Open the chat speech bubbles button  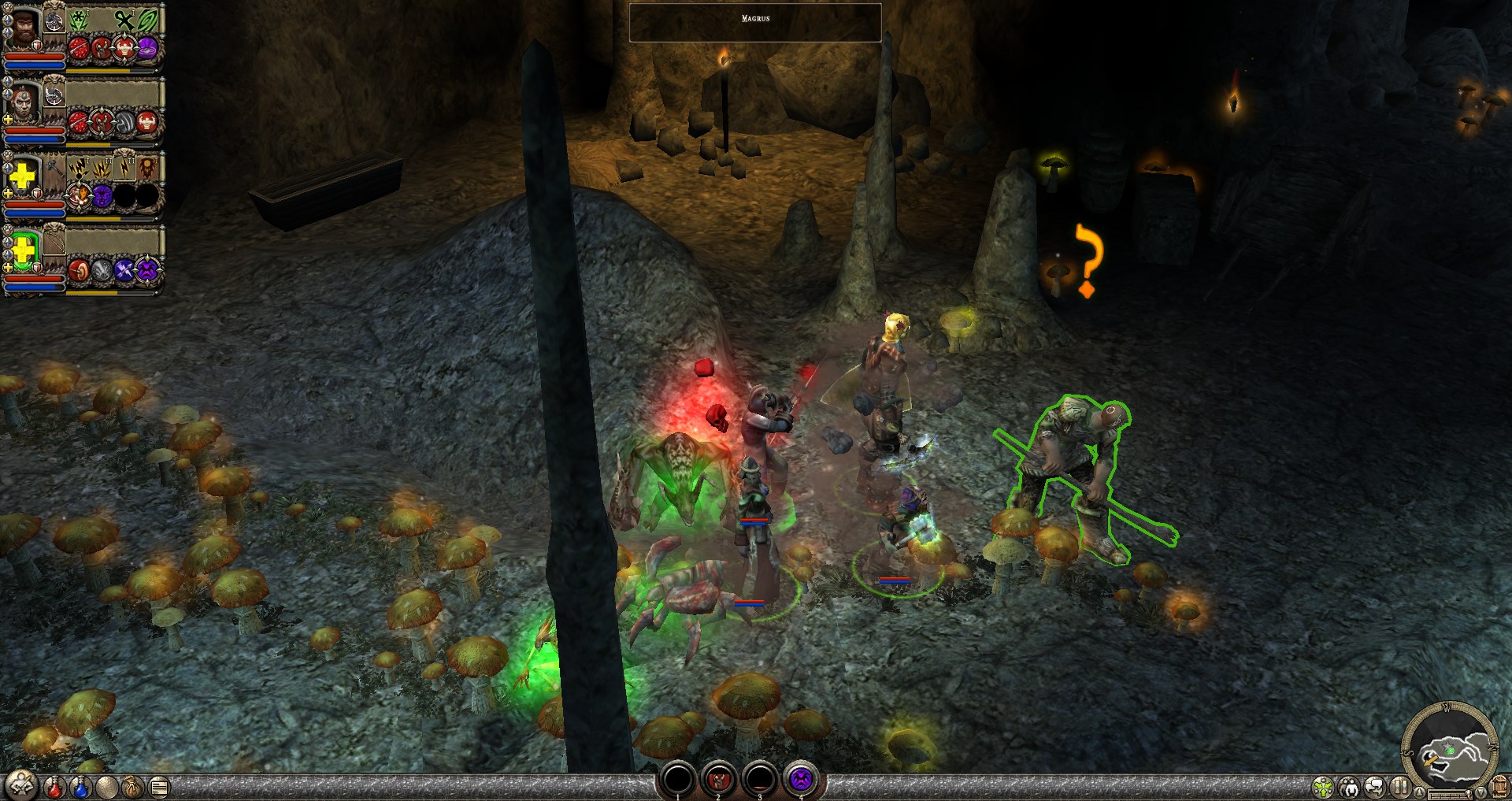click(1375, 787)
